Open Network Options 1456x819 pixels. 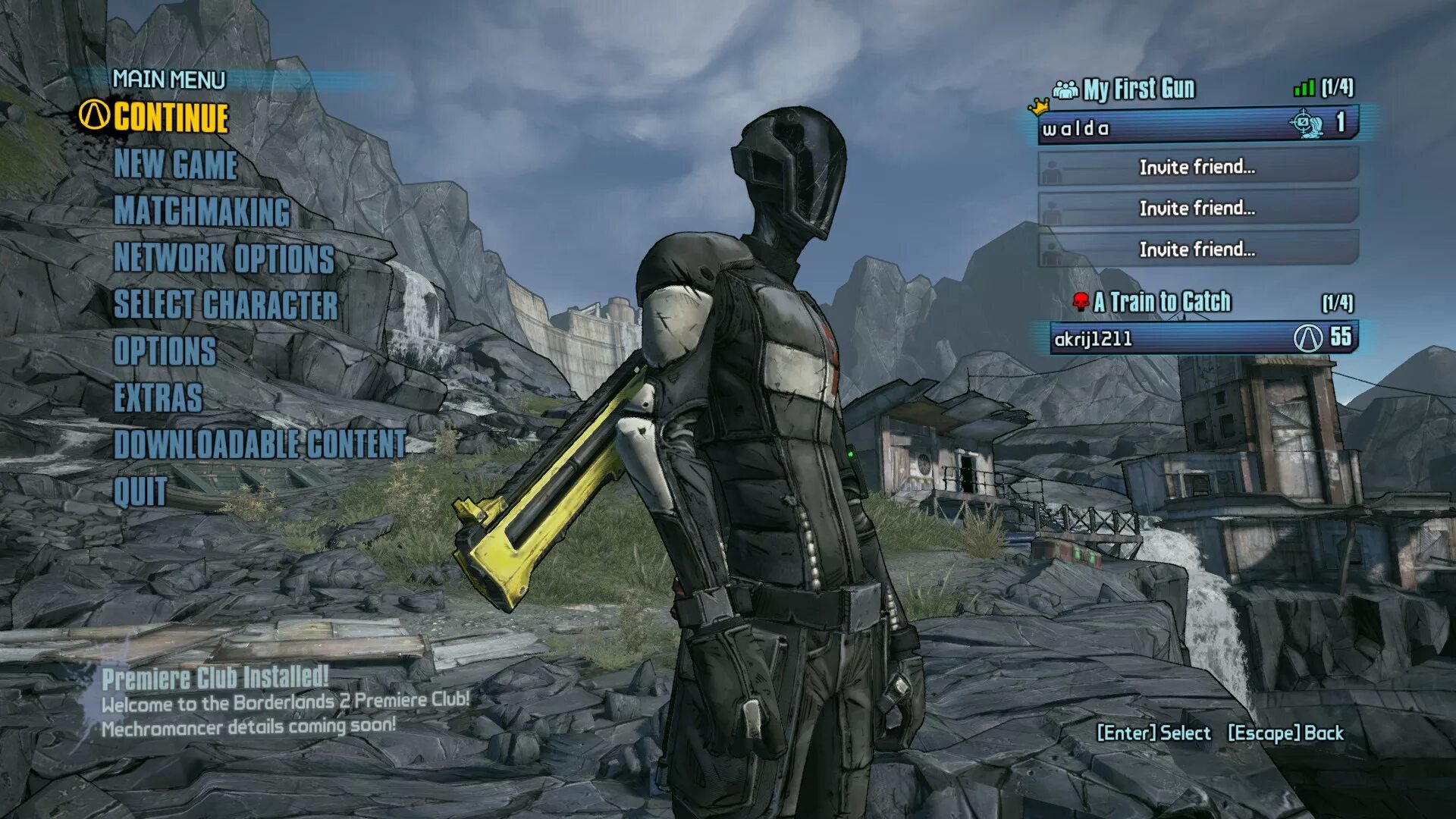point(224,259)
